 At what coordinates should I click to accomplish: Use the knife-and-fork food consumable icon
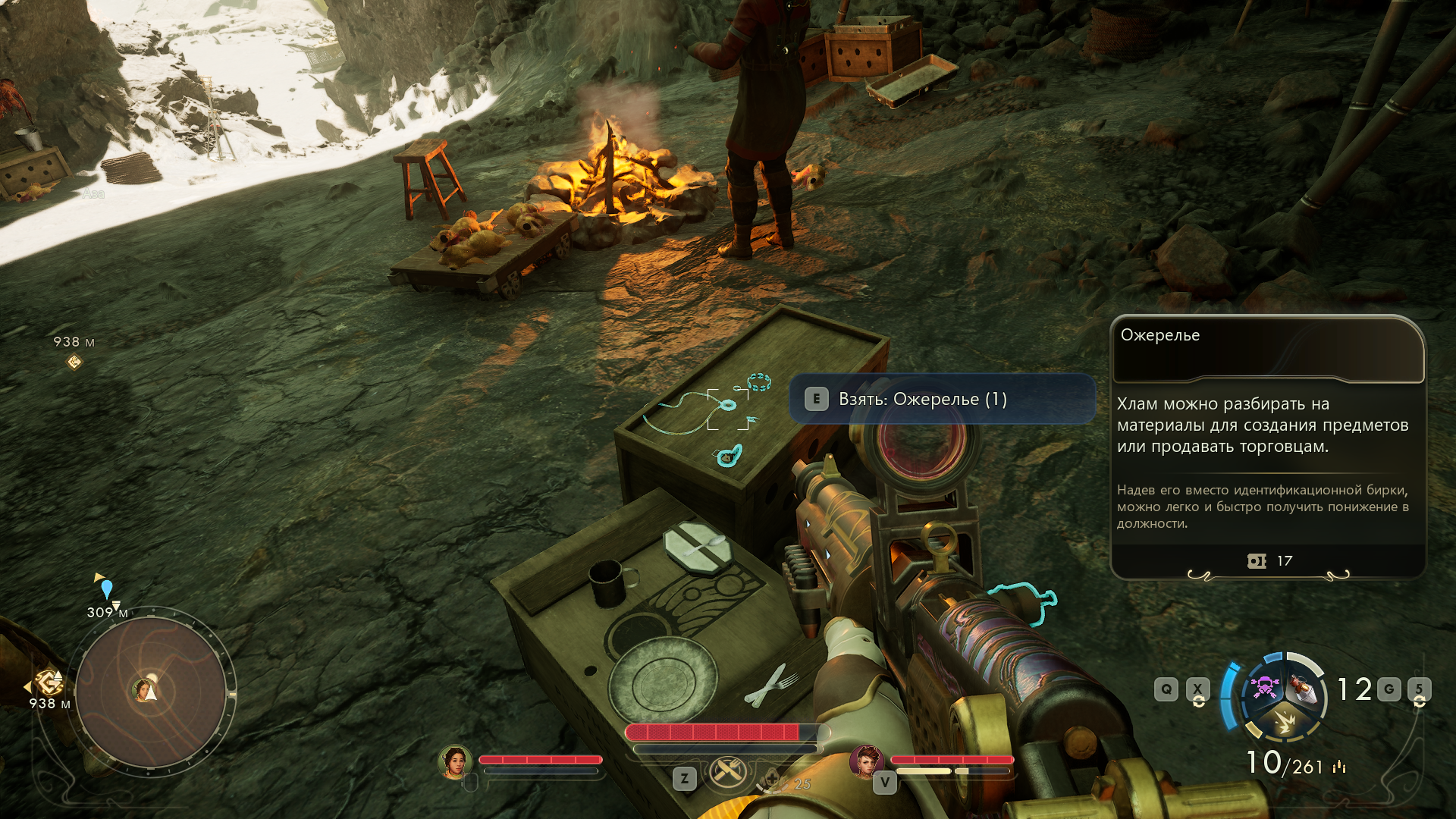[x=728, y=772]
